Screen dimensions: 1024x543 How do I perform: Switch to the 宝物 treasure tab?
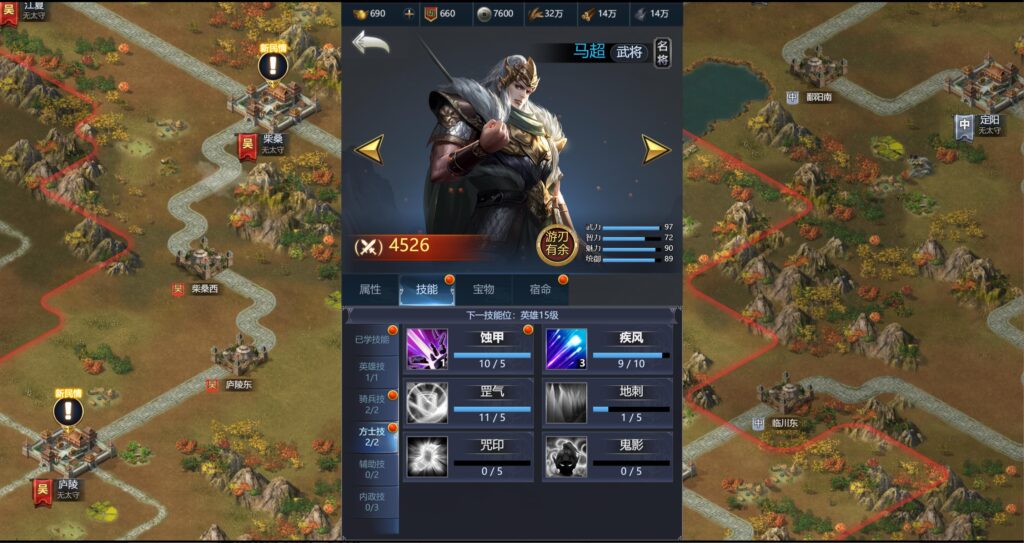(x=484, y=290)
